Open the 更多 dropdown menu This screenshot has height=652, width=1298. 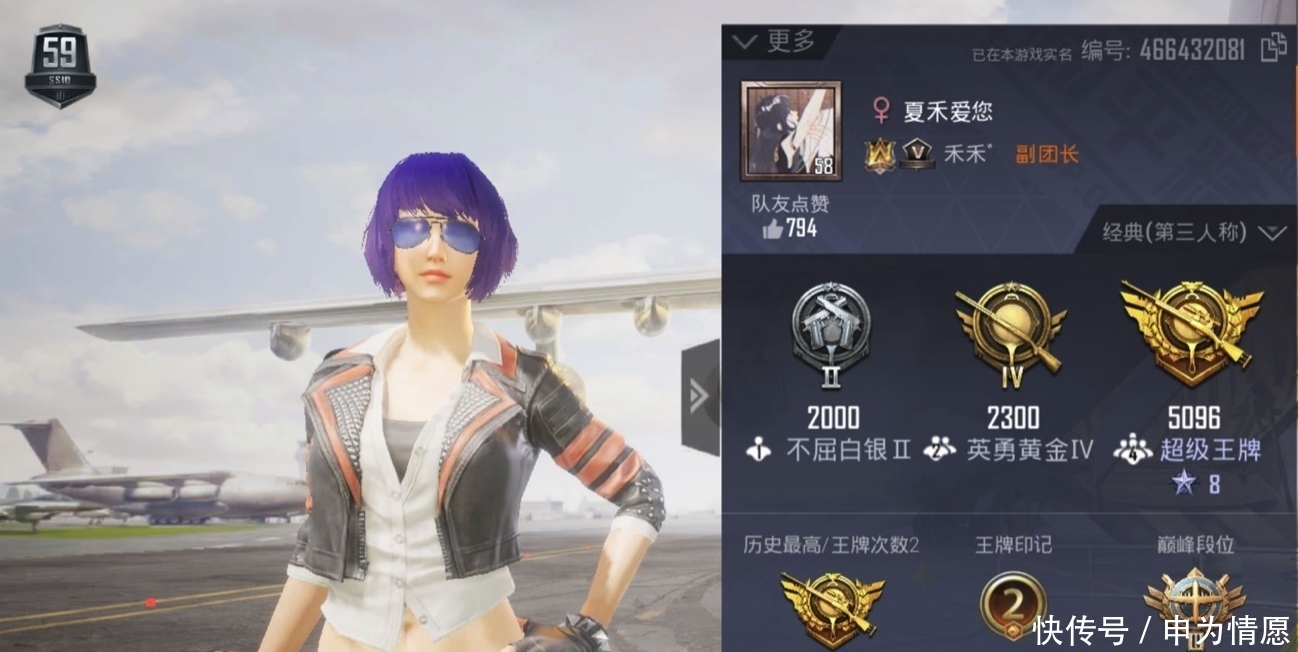776,41
